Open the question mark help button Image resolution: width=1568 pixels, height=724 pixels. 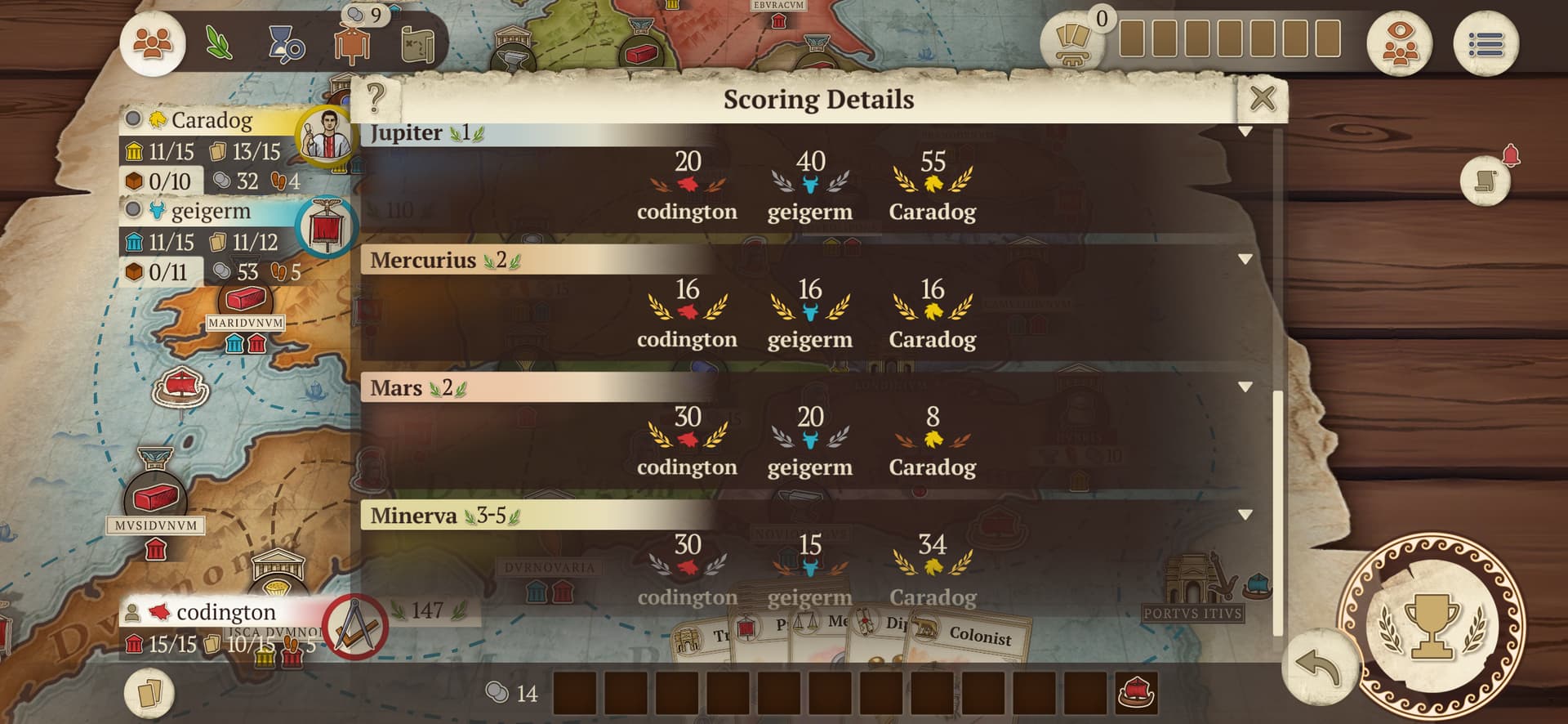[375, 98]
